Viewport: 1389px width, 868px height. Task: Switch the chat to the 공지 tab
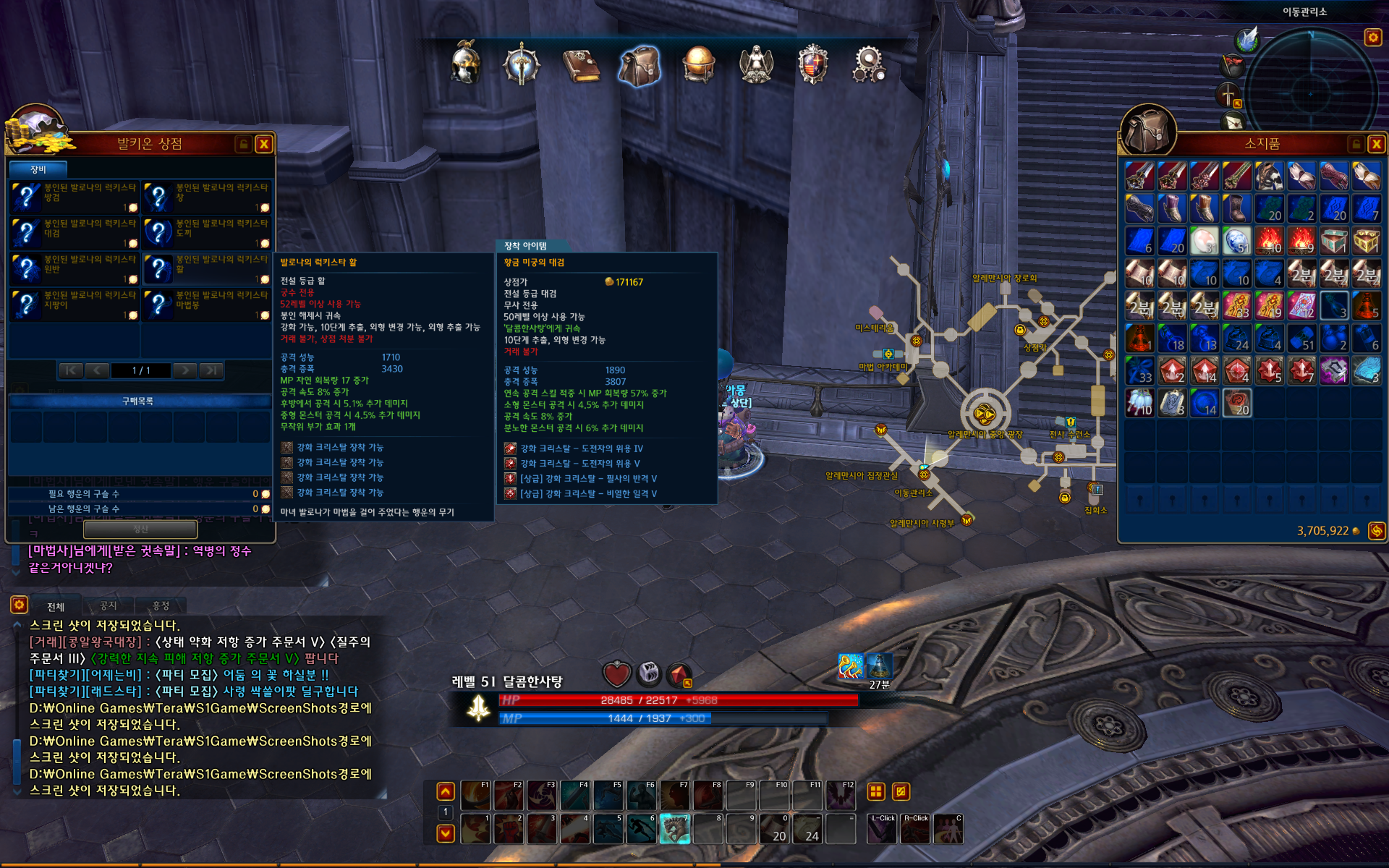pos(109,606)
